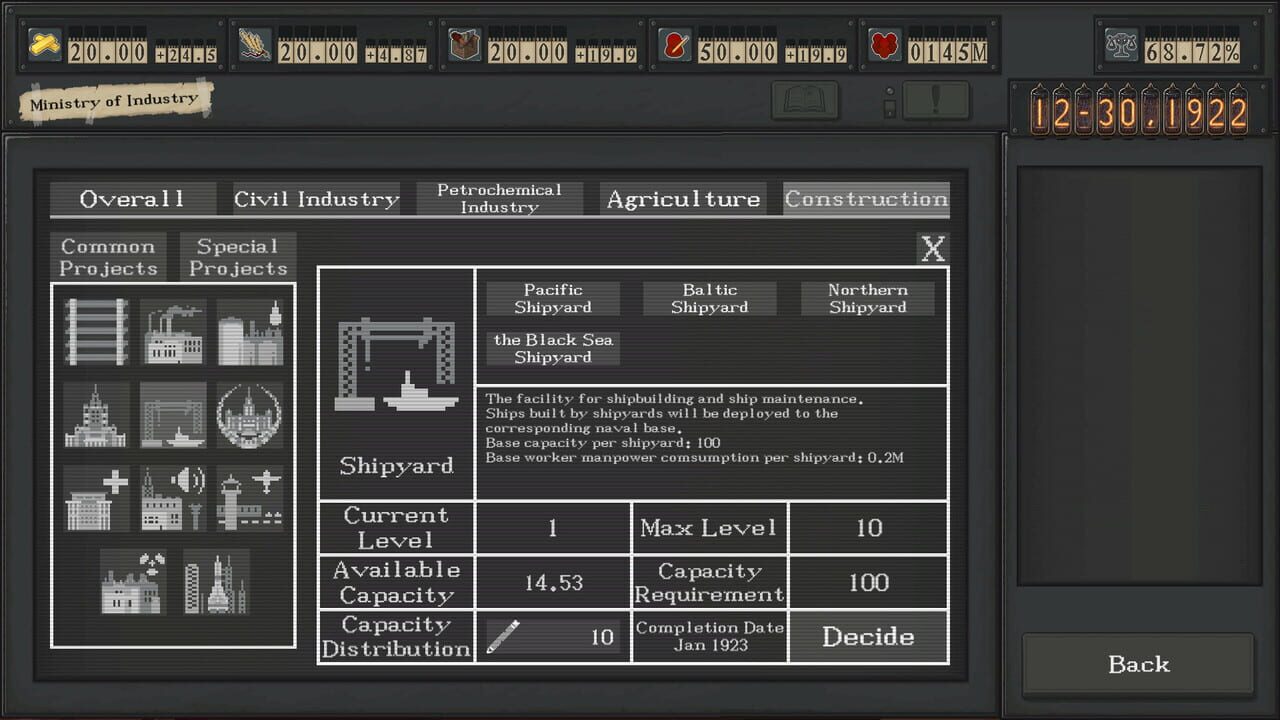Switch to the Agriculture tab
The height and width of the screenshot is (720, 1280).
[682, 198]
